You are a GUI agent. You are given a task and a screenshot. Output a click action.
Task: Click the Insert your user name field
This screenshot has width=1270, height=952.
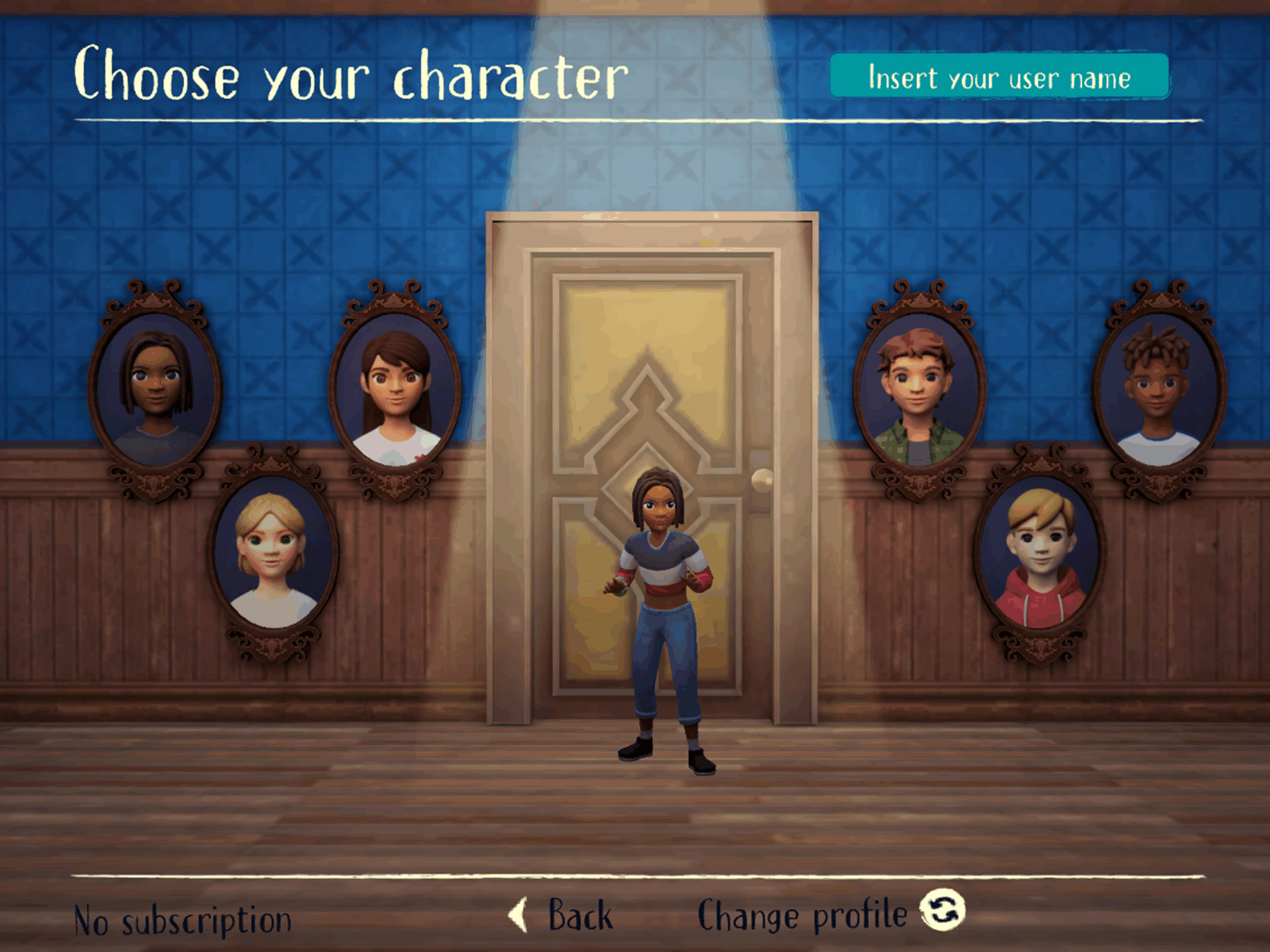click(x=999, y=77)
